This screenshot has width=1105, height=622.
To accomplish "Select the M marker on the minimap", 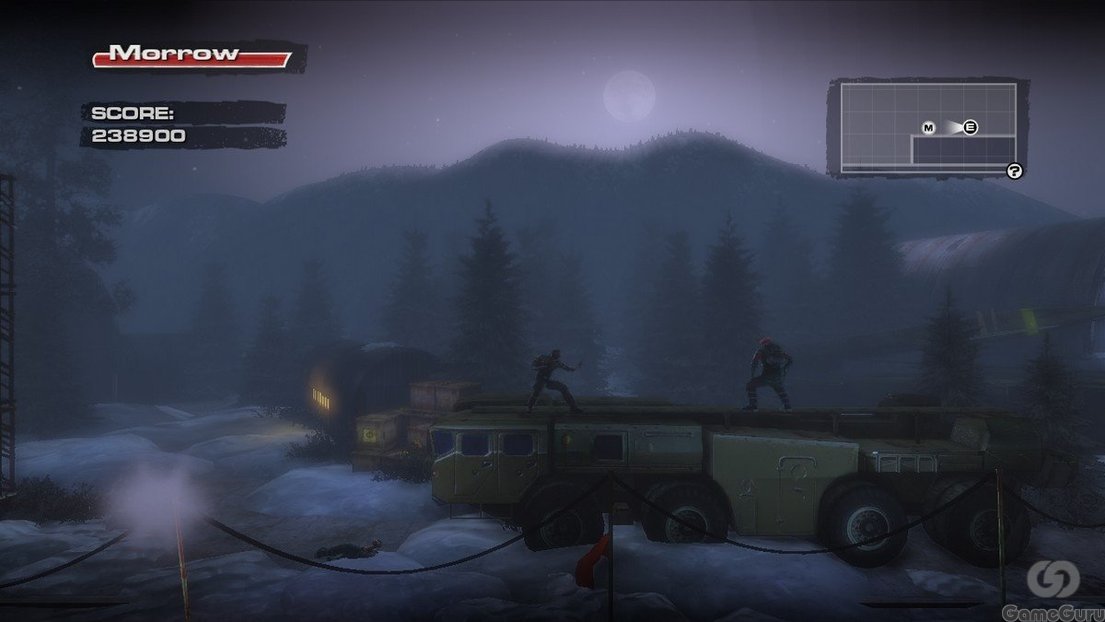I will (928, 127).
